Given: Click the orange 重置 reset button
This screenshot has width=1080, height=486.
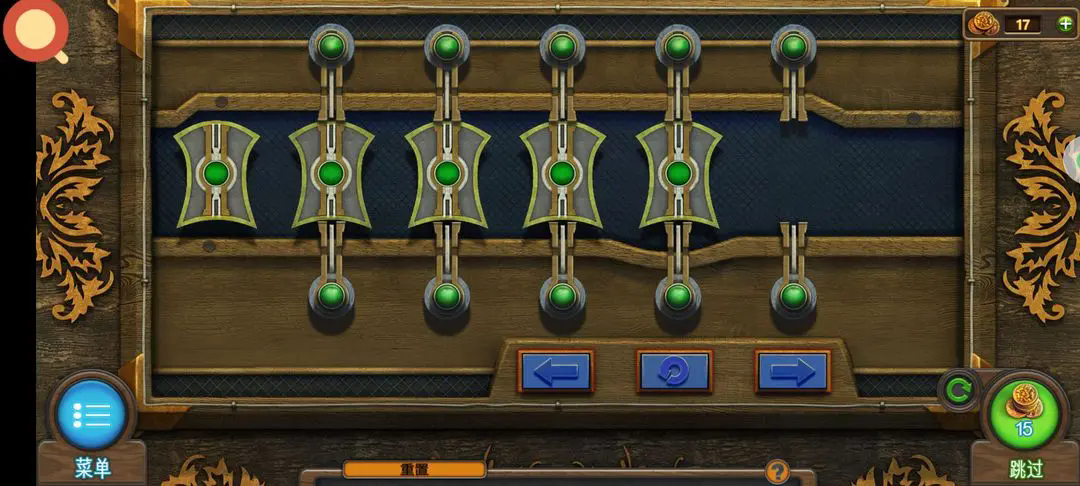Looking at the screenshot, I should (414, 469).
